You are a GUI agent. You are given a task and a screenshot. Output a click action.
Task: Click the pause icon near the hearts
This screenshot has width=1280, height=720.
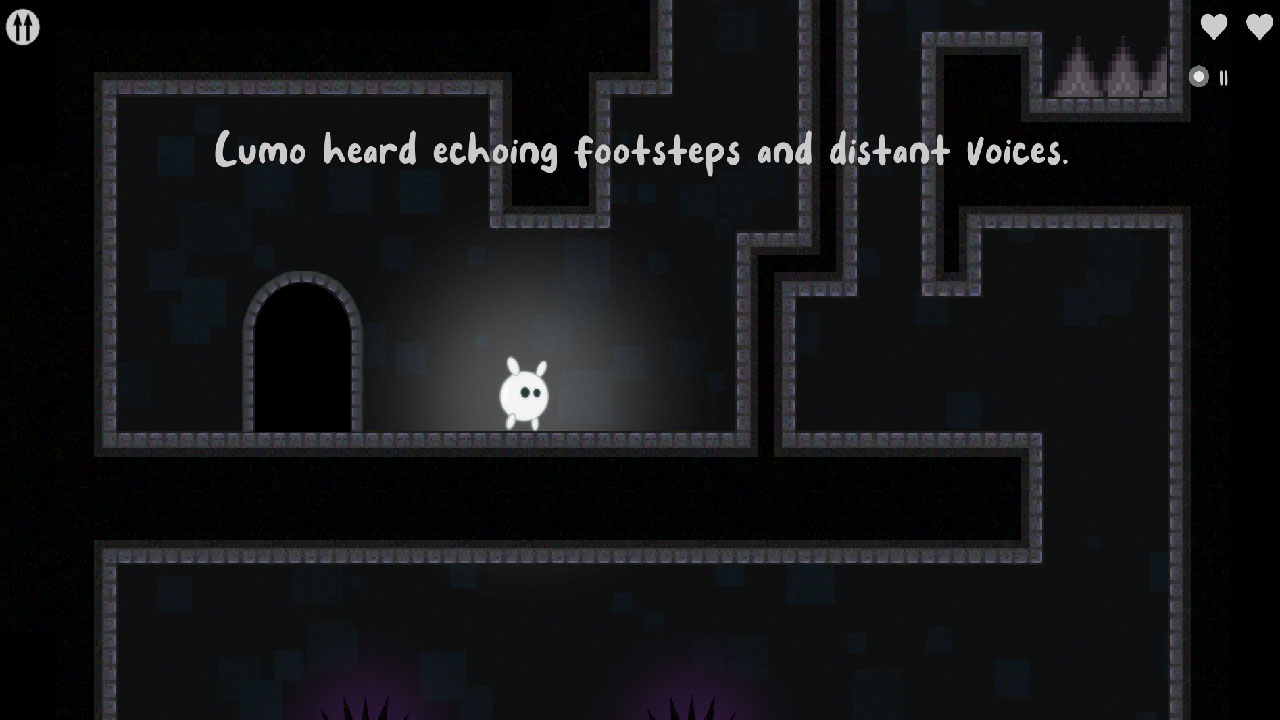tap(1222, 78)
